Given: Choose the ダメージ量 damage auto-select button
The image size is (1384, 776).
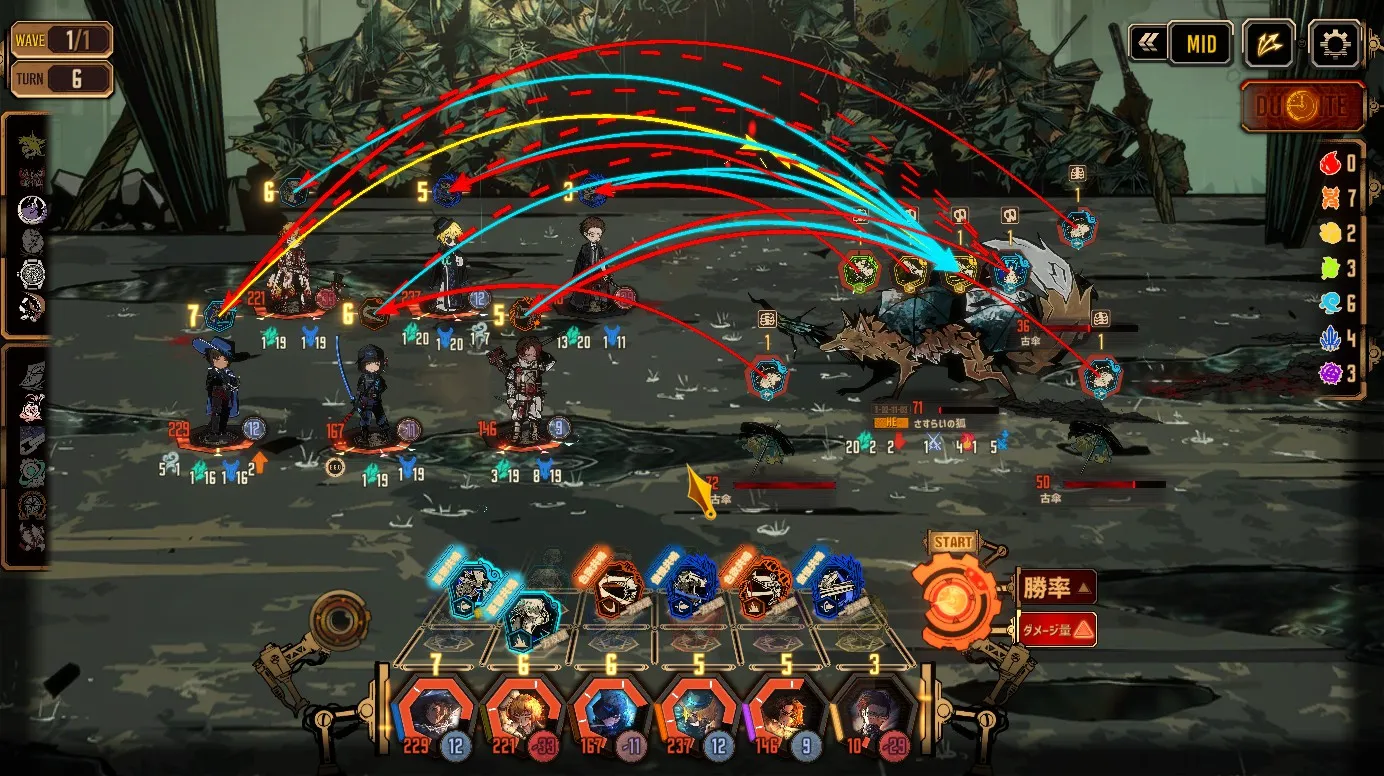Looking at the screenshot, I should [x=1057, y=629].
